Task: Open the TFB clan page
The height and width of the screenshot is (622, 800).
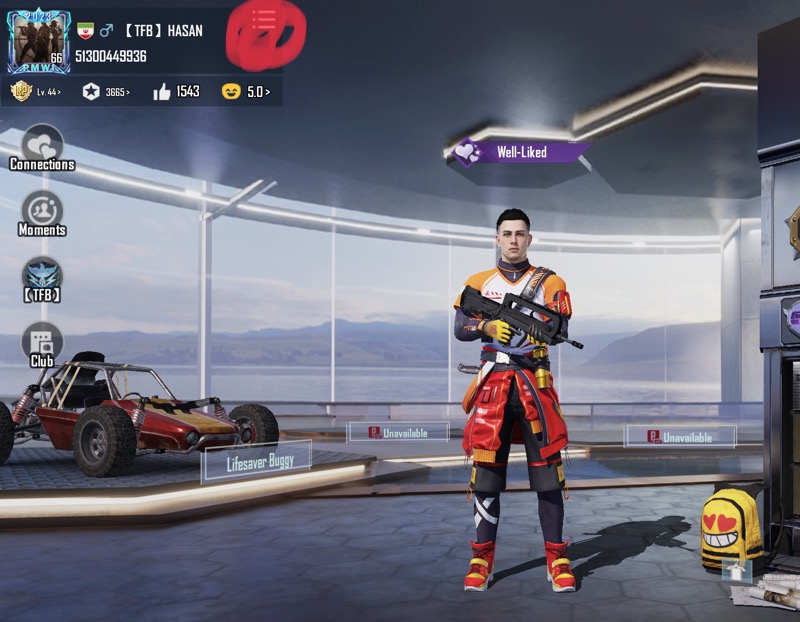Action: click(42, 278)
